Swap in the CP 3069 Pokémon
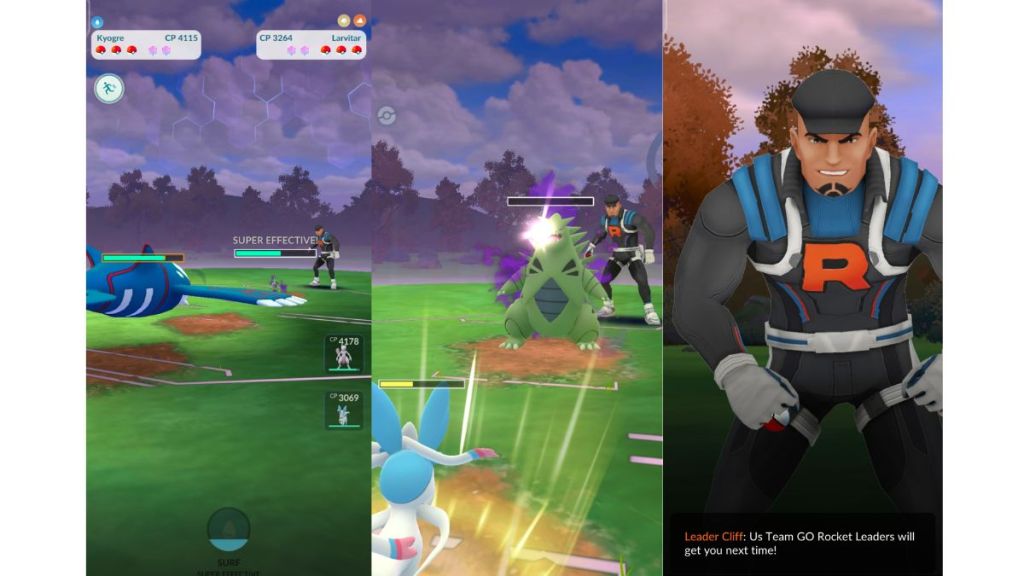 (343, 410)
